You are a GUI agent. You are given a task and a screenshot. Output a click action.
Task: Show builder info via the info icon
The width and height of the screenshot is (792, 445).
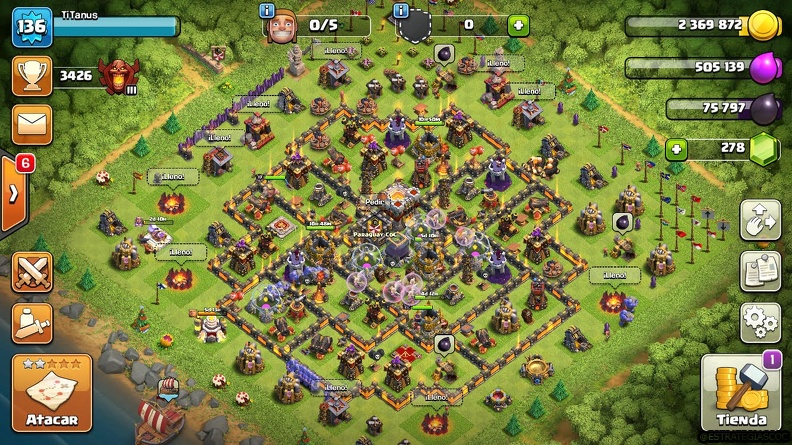click(267, 11)
